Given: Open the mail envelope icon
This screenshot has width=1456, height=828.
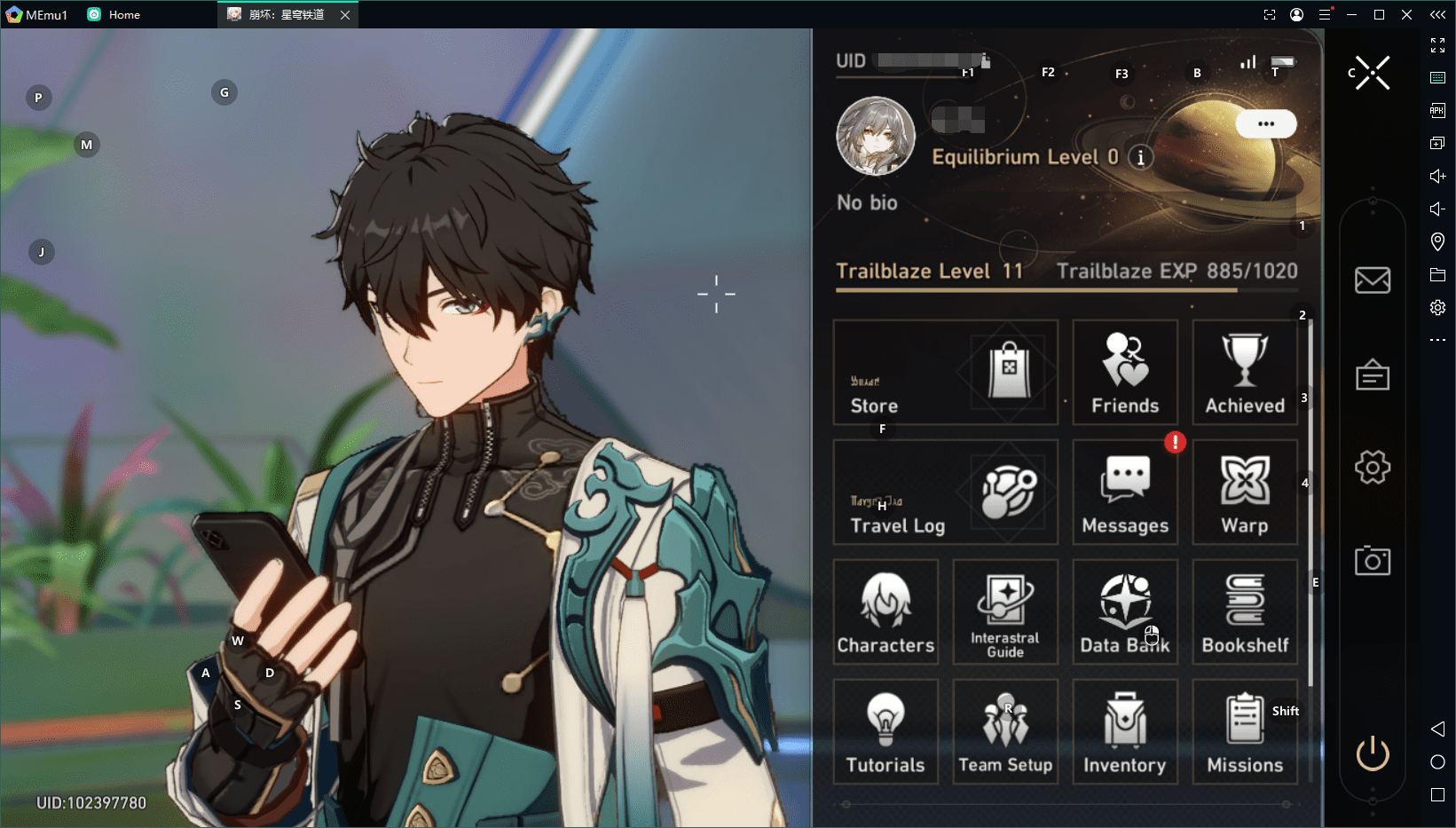Looking at the screenshot, I should click(x=1373, y=280).
